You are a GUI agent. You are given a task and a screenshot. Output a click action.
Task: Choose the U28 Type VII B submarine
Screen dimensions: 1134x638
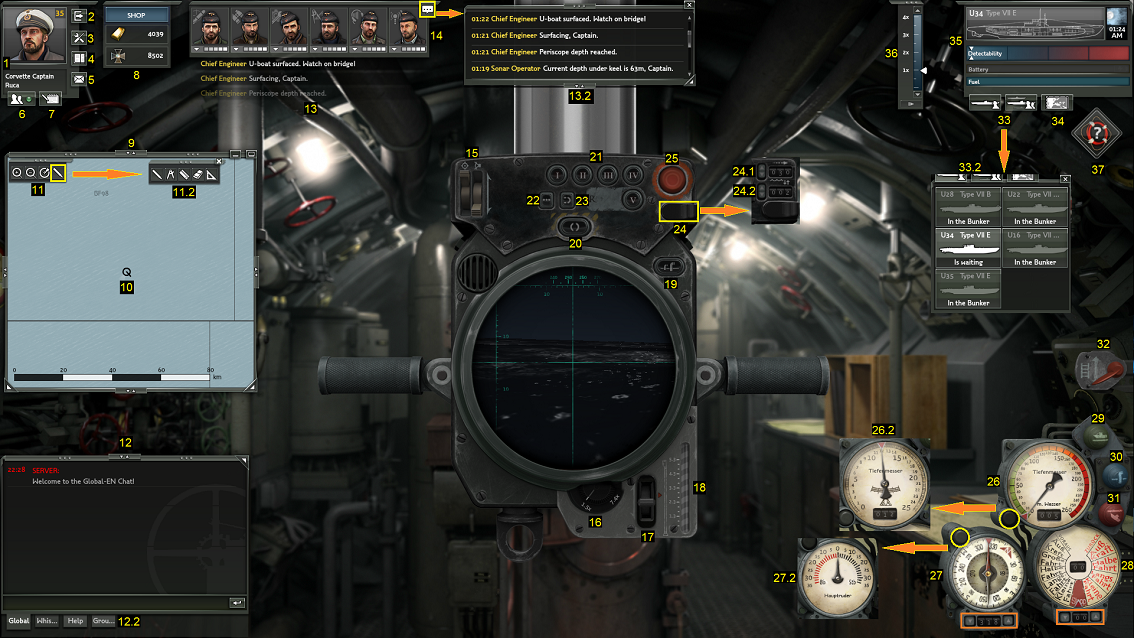point(969,206)
